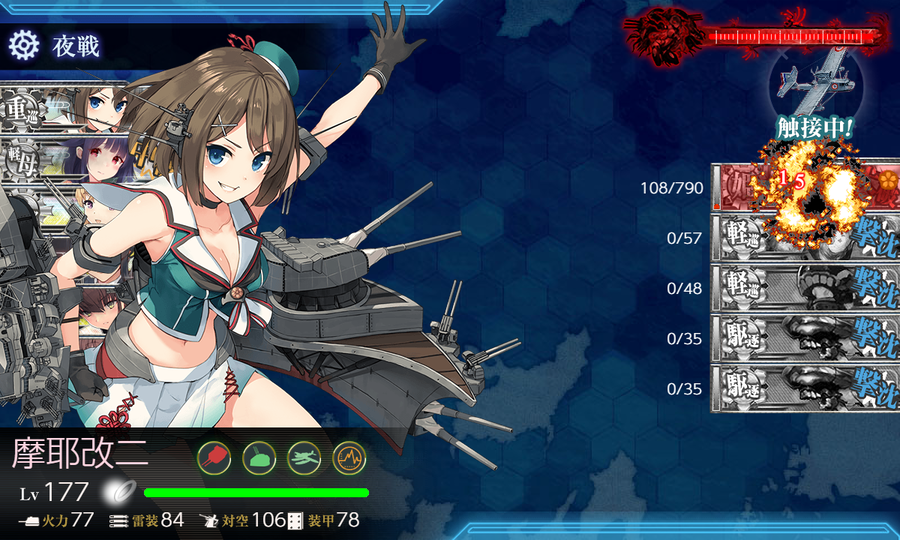Viewport: 900px width, 540px height.
Task: Select the orange radar equipment icon
Action: (x=348, y=457)
